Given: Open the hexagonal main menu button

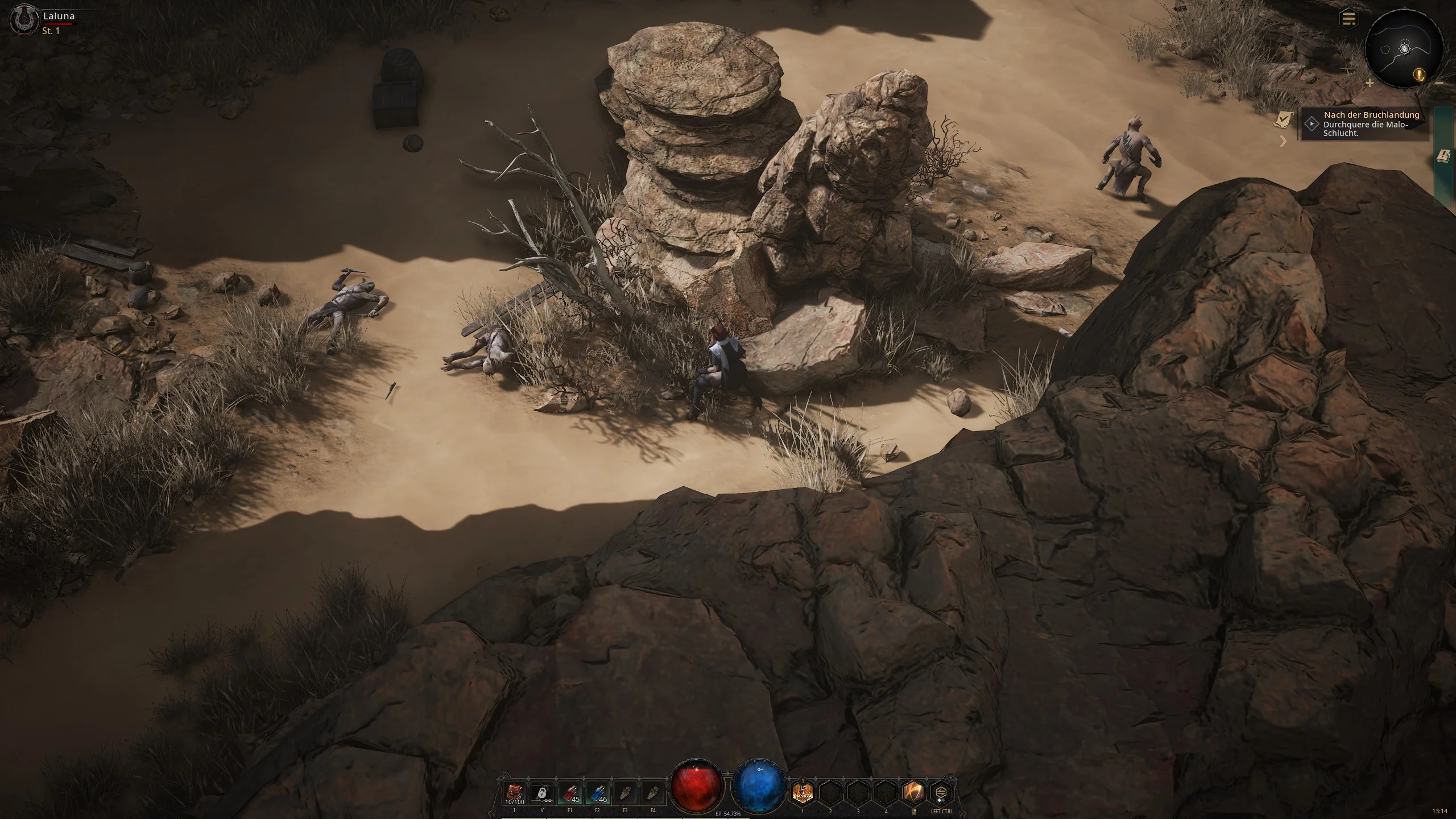Looking at the screenshot, I should 1348,19.
